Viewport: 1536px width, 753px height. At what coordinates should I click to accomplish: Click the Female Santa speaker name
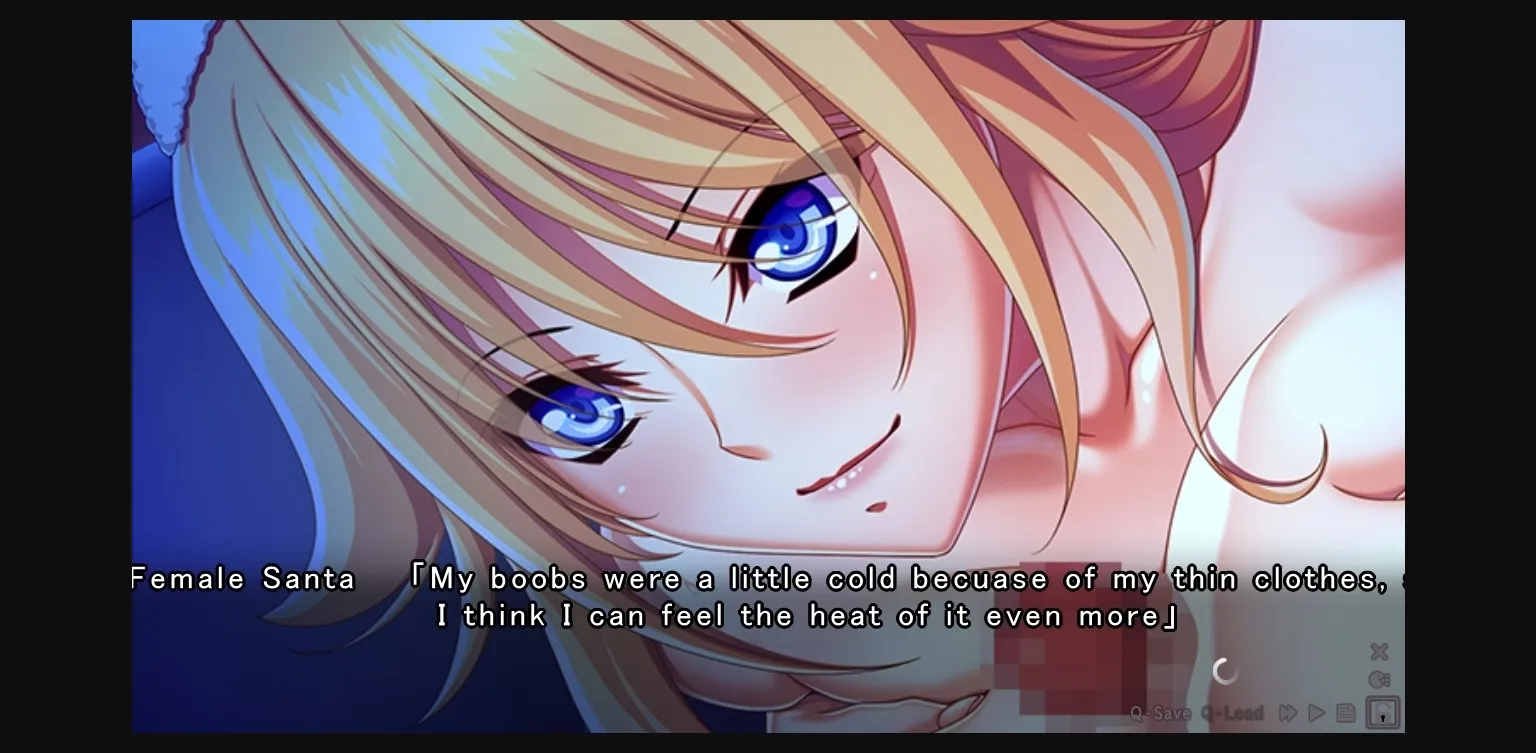(241, 578)
